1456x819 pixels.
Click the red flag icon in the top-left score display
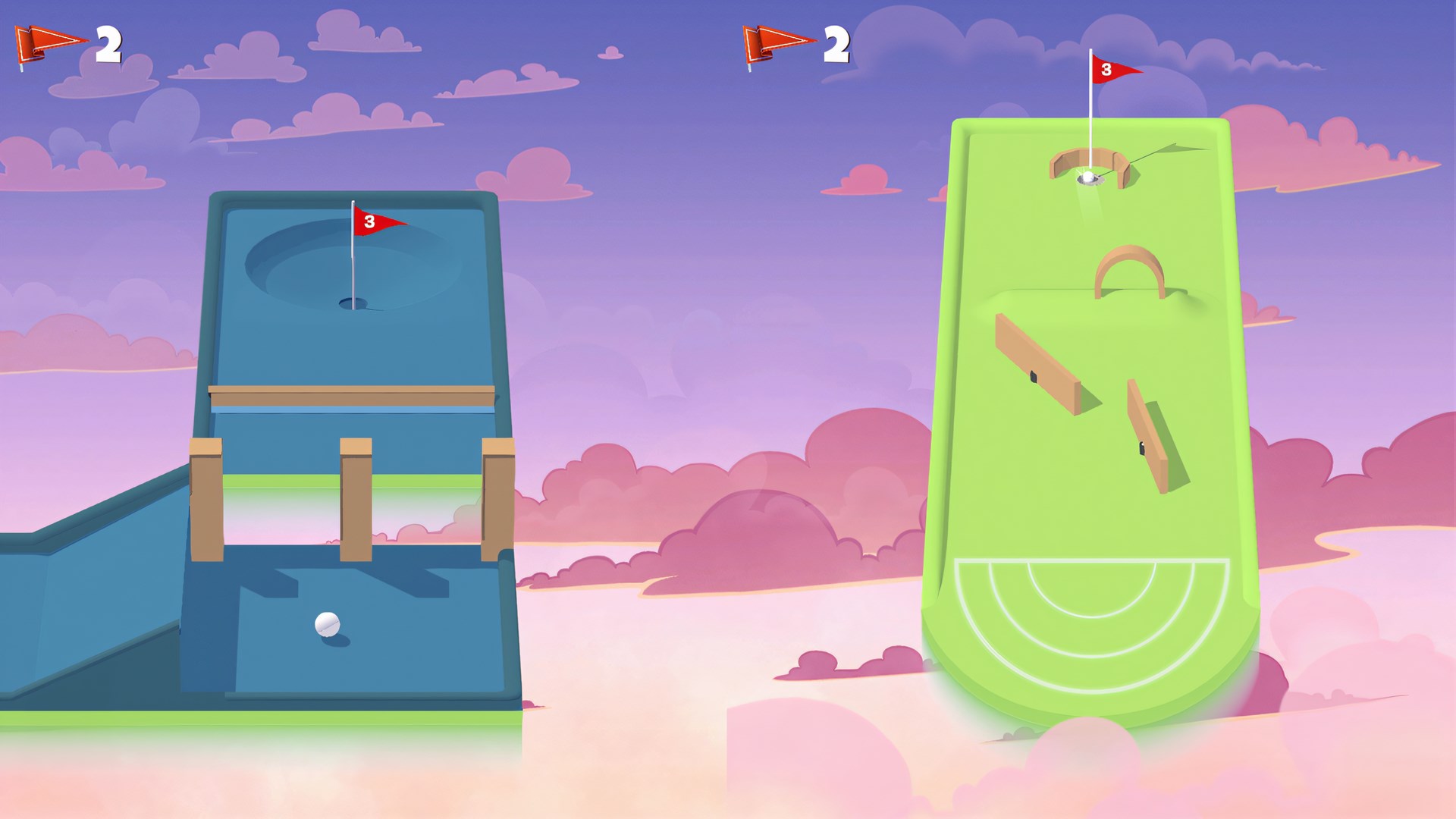[45, 43]
